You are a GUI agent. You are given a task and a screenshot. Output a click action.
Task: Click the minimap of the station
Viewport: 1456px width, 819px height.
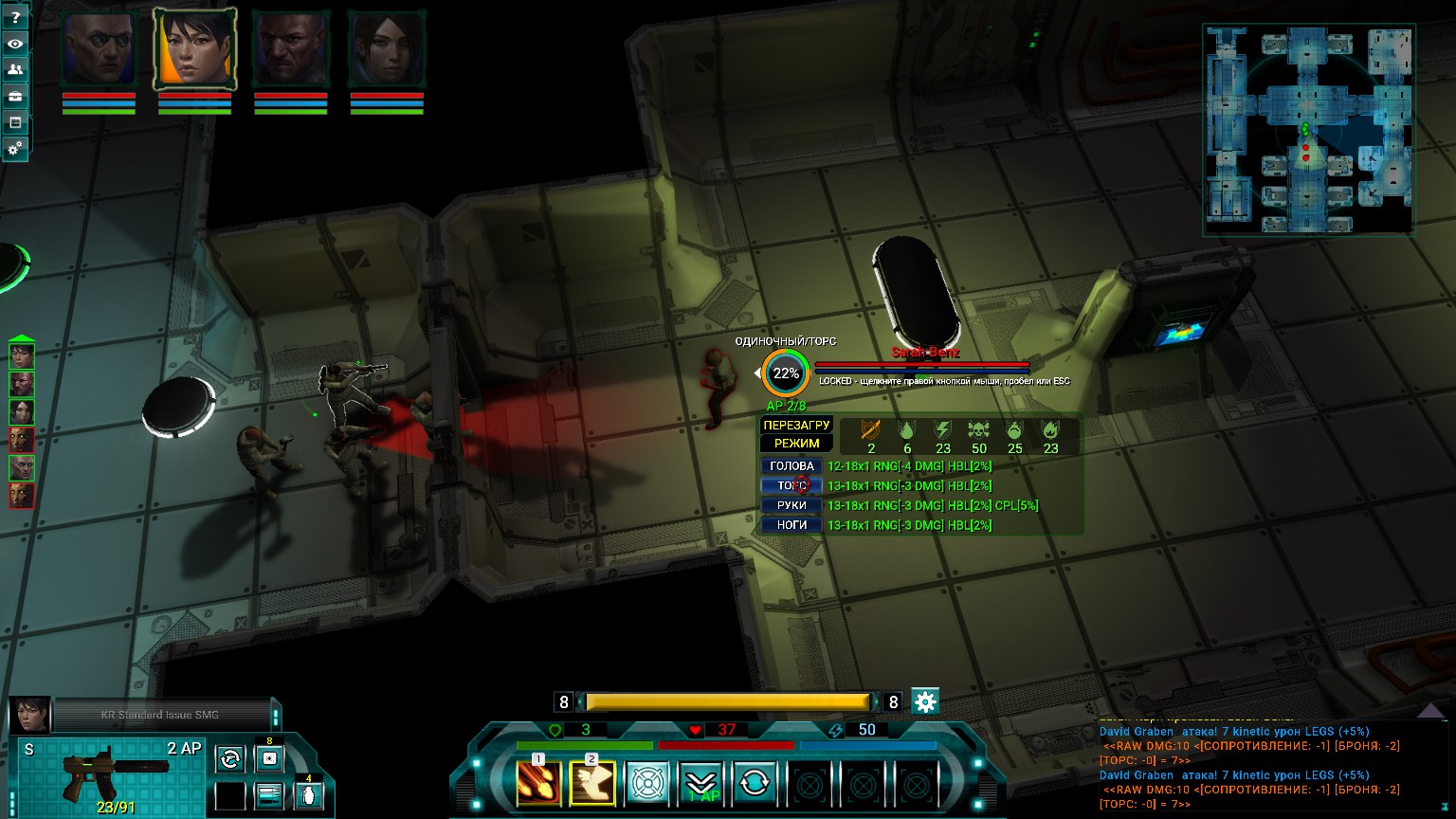point(1308,130)
